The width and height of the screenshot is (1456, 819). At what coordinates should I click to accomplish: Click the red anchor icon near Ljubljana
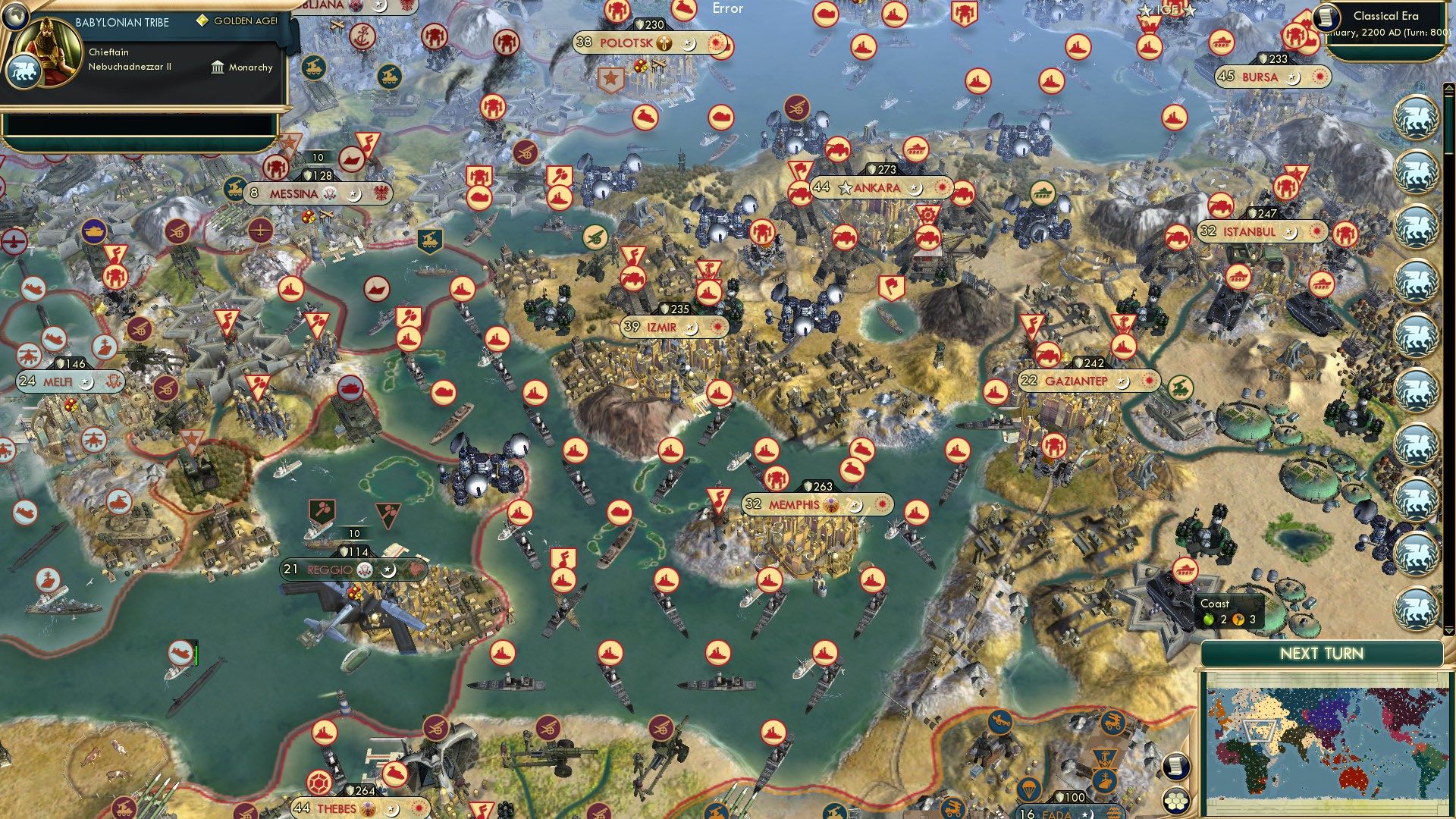point(363,36)
